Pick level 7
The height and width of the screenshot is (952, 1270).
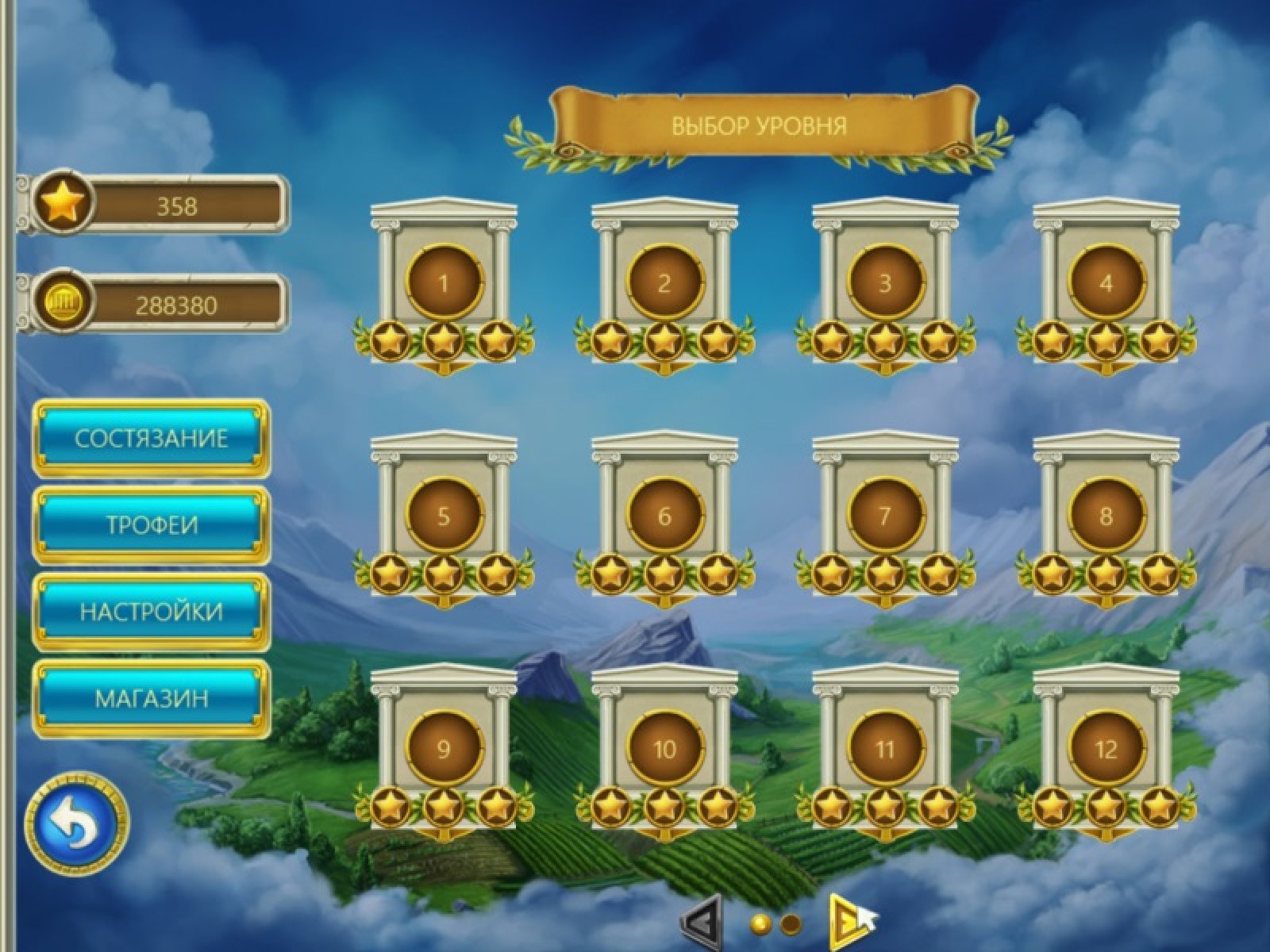[x=885, y=516]
